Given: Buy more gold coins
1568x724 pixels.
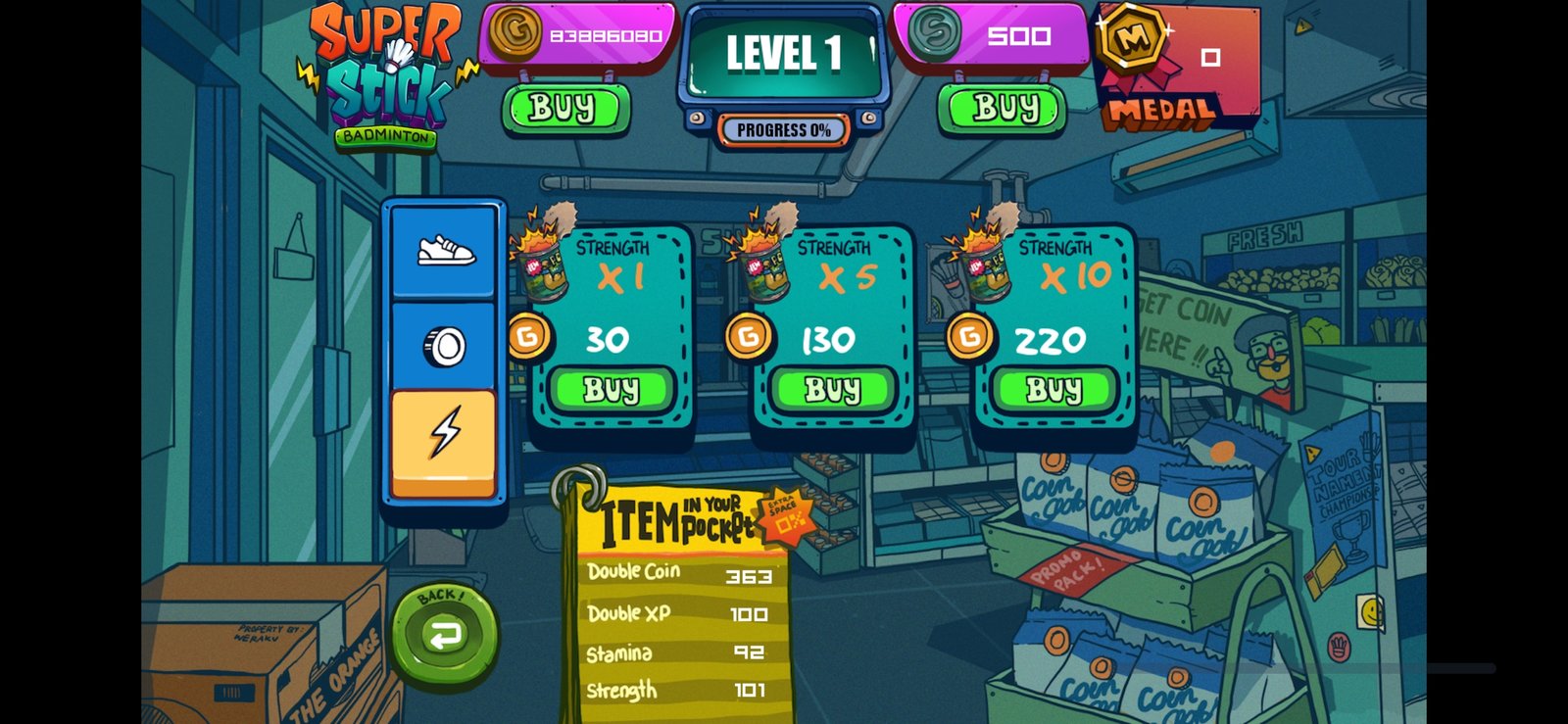Looking at the screenshot, I should (x=564, y=108).
